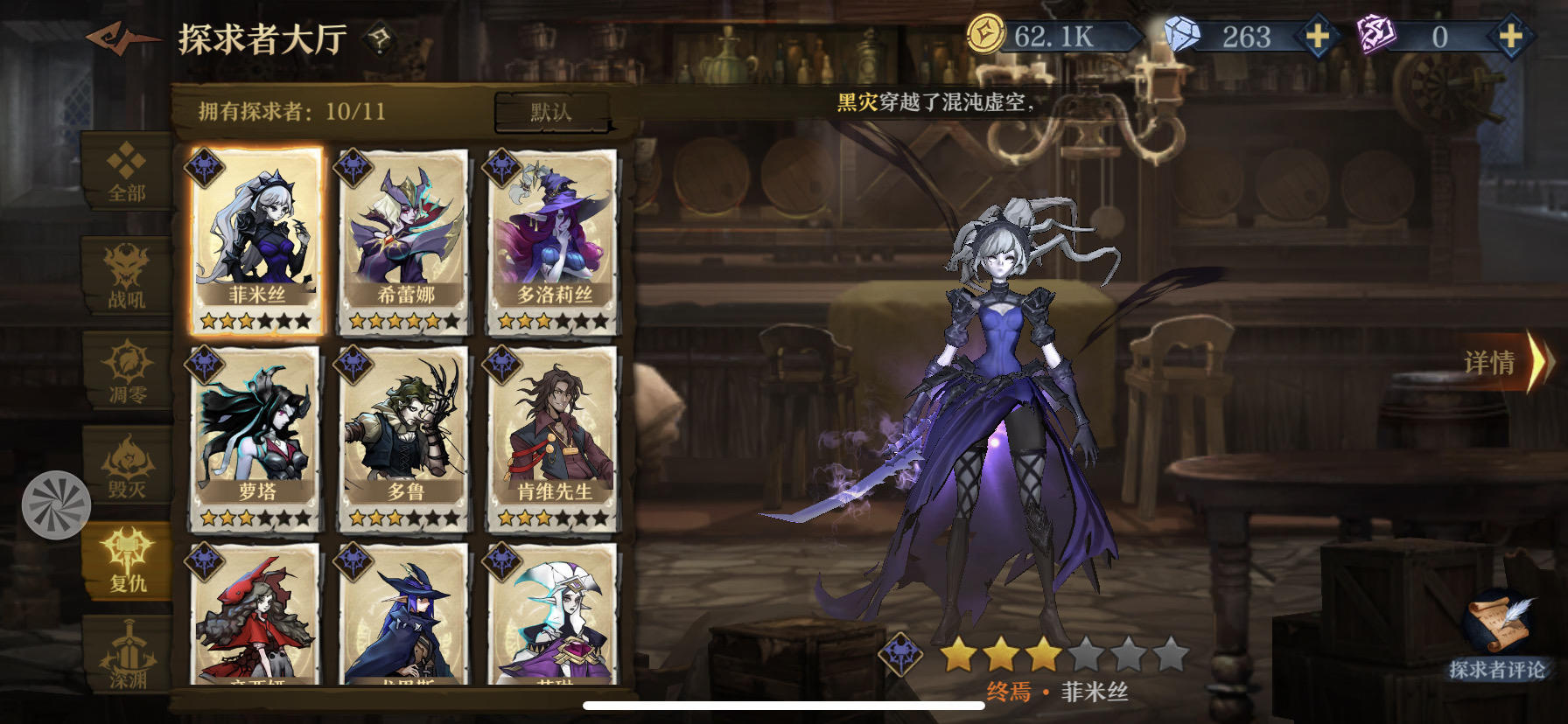
Task: Select the 萝塔 character card
Action: pyautogui.click(x=255, y=437)
